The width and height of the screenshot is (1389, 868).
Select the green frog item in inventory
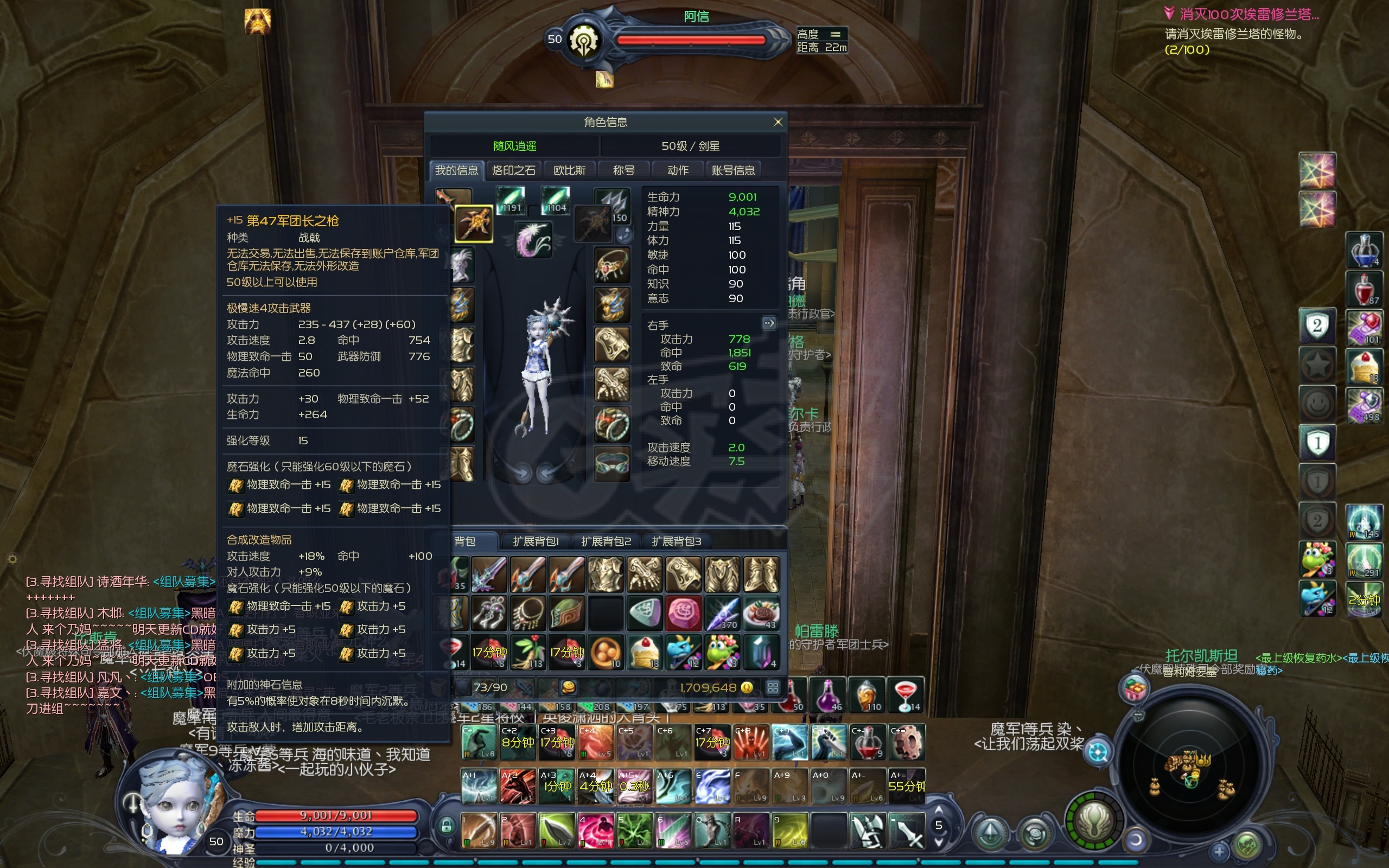tap(722, 652)
